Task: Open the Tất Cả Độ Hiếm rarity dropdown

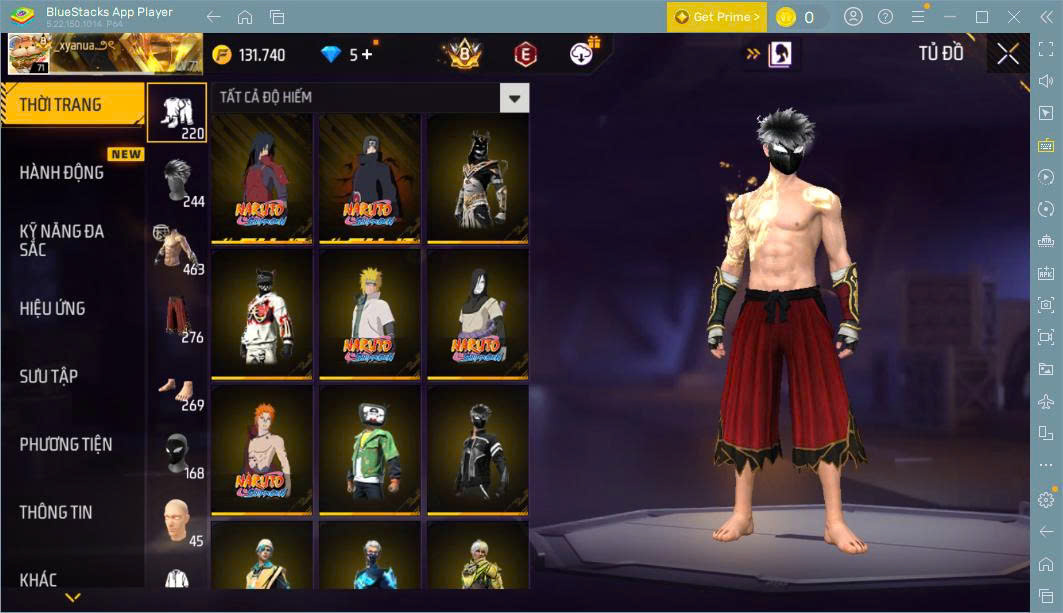Action: coord(514,98)
